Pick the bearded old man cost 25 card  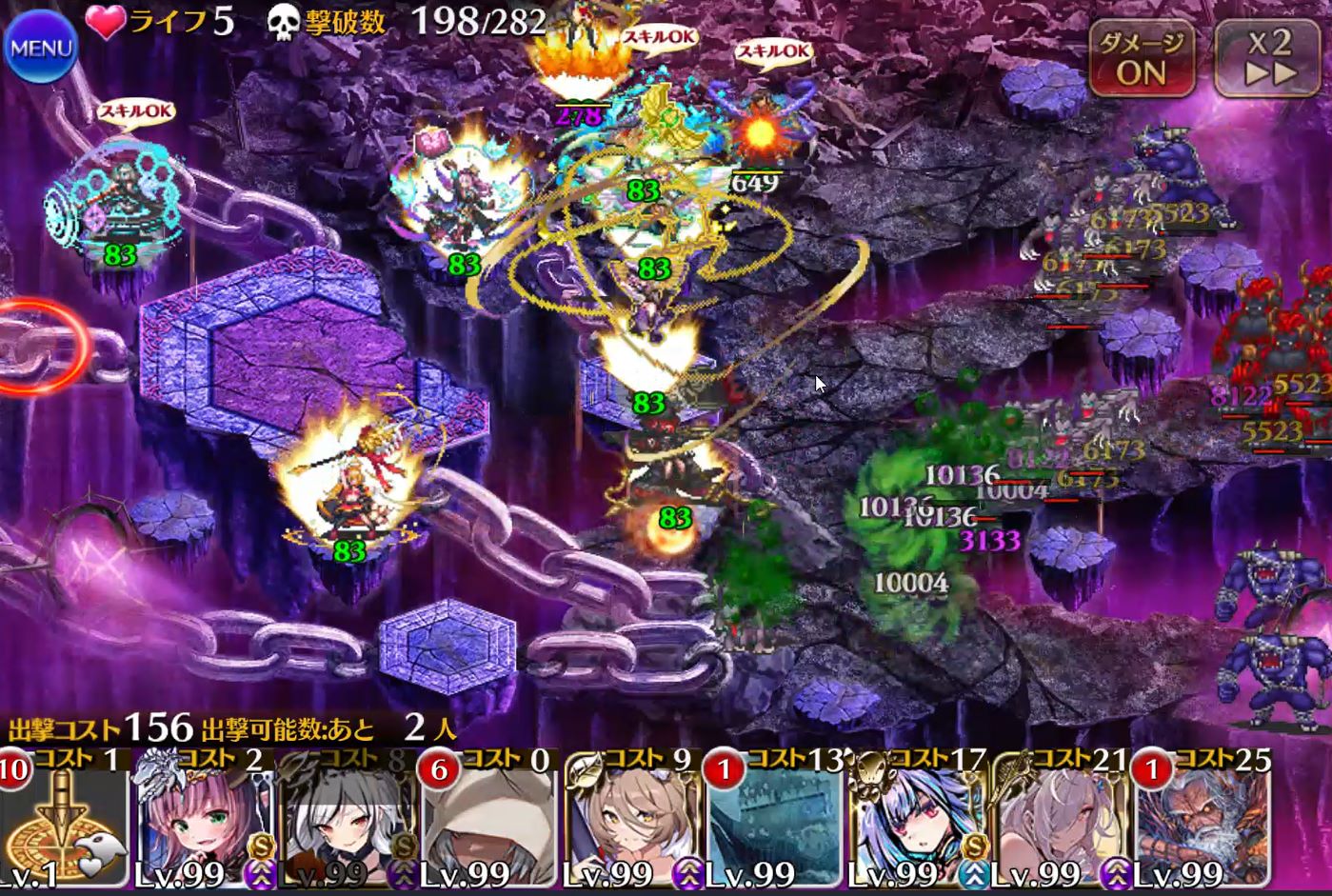click(1203, 821)
